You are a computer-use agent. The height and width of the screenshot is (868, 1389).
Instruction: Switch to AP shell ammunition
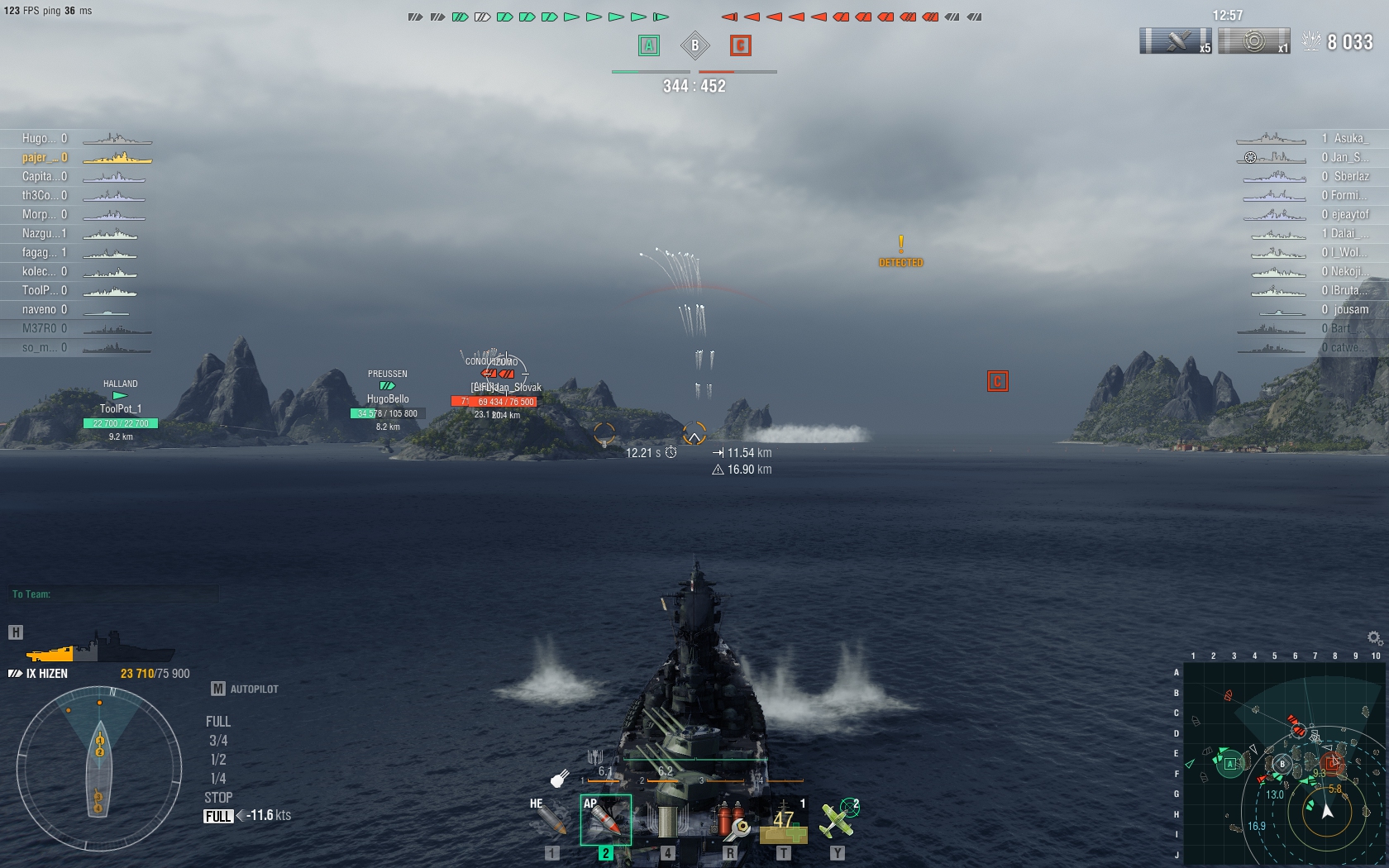point(605,819)
